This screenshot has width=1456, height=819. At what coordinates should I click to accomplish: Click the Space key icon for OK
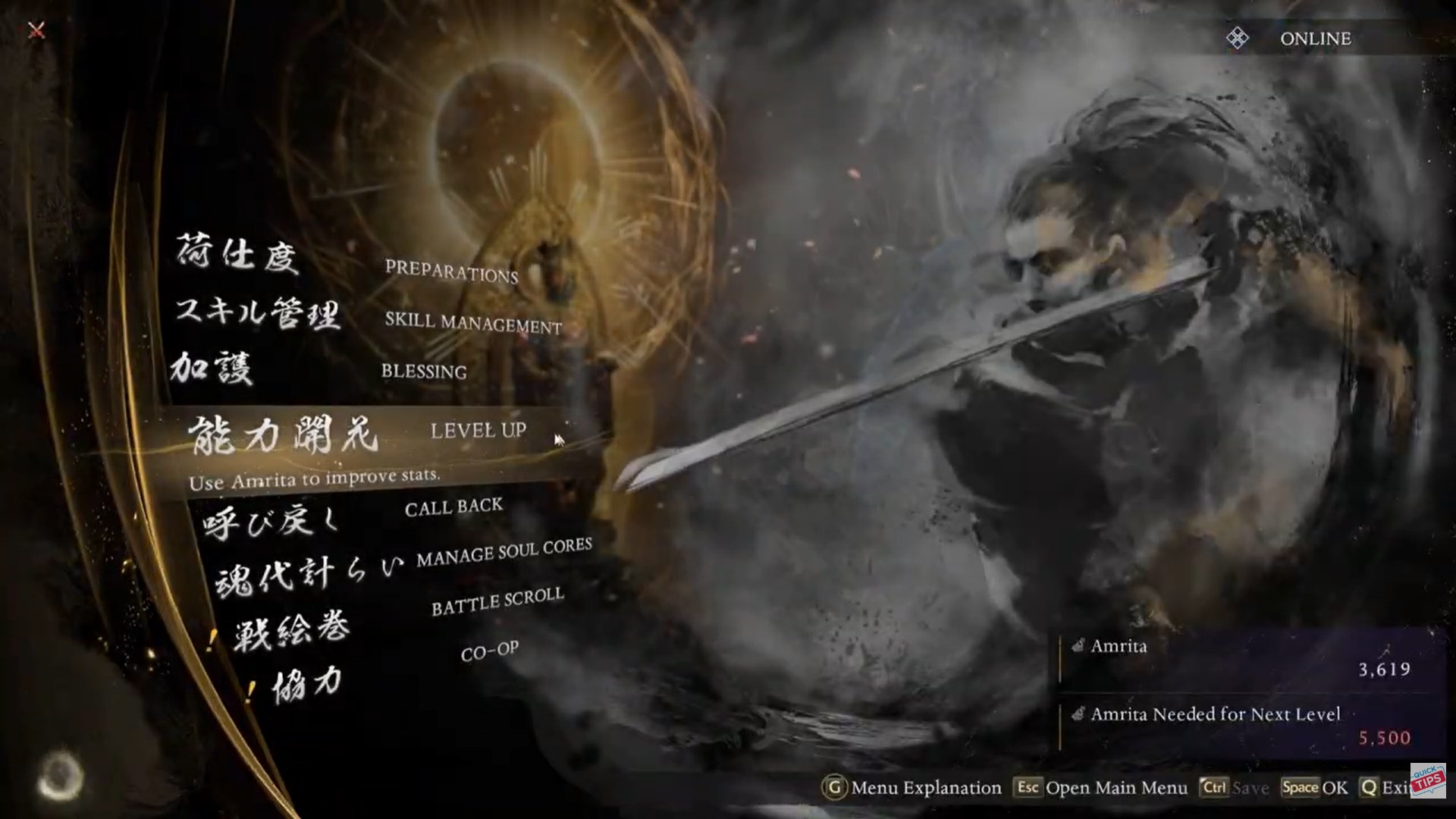pyautogui.click(x=1299, y=788)
